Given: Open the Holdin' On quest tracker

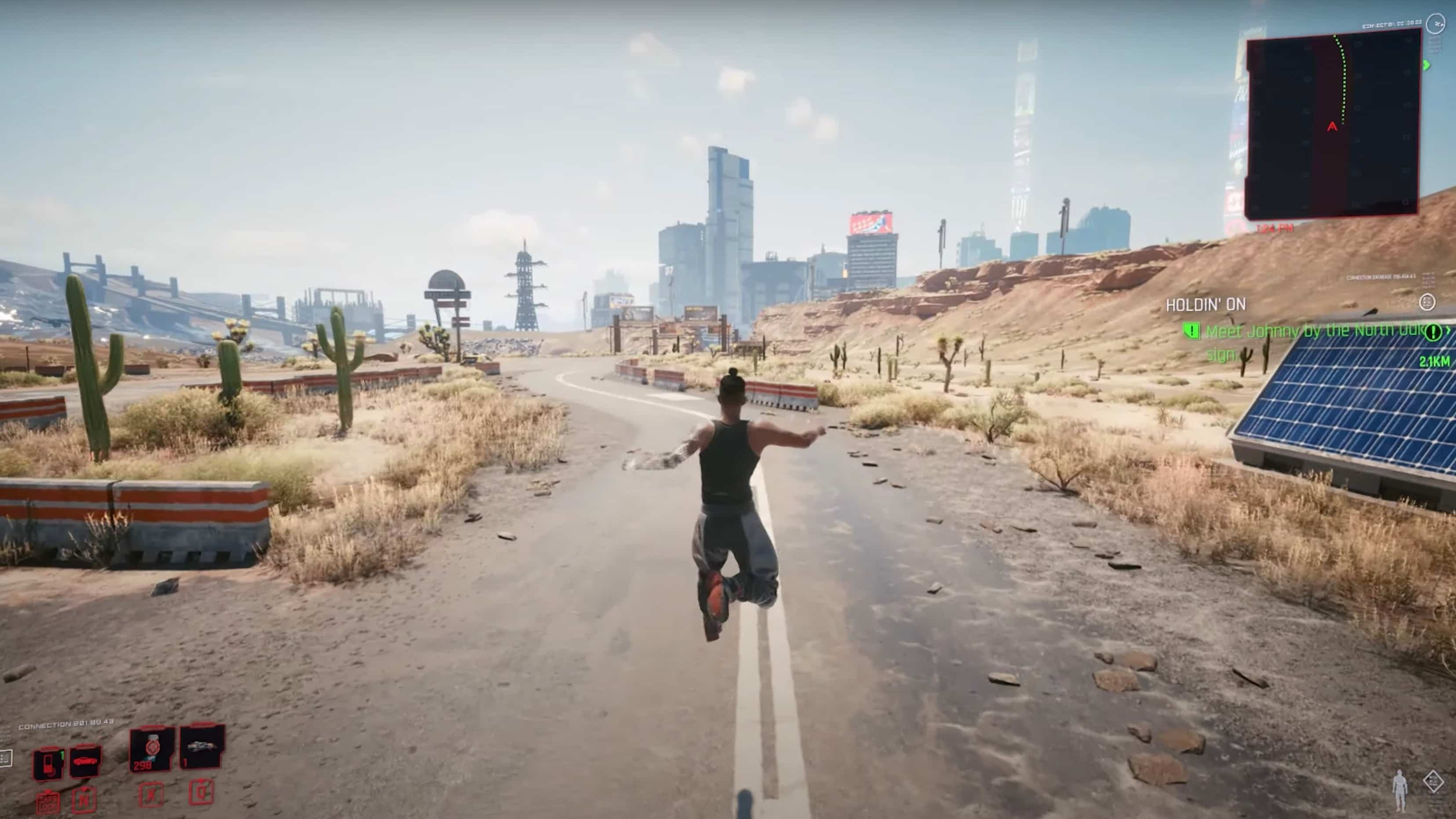Looking at the screenshot, I should coord(1205,305).
